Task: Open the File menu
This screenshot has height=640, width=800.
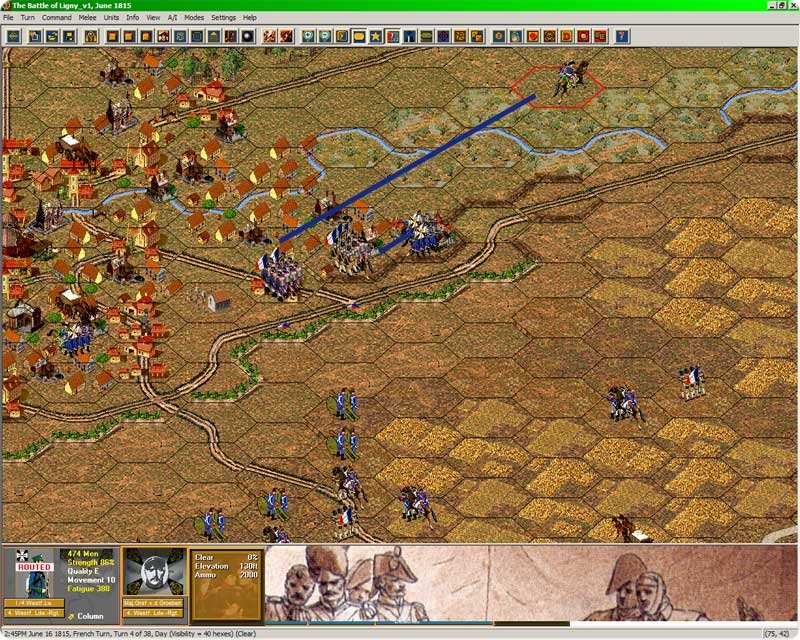Action: pos(8,17)
